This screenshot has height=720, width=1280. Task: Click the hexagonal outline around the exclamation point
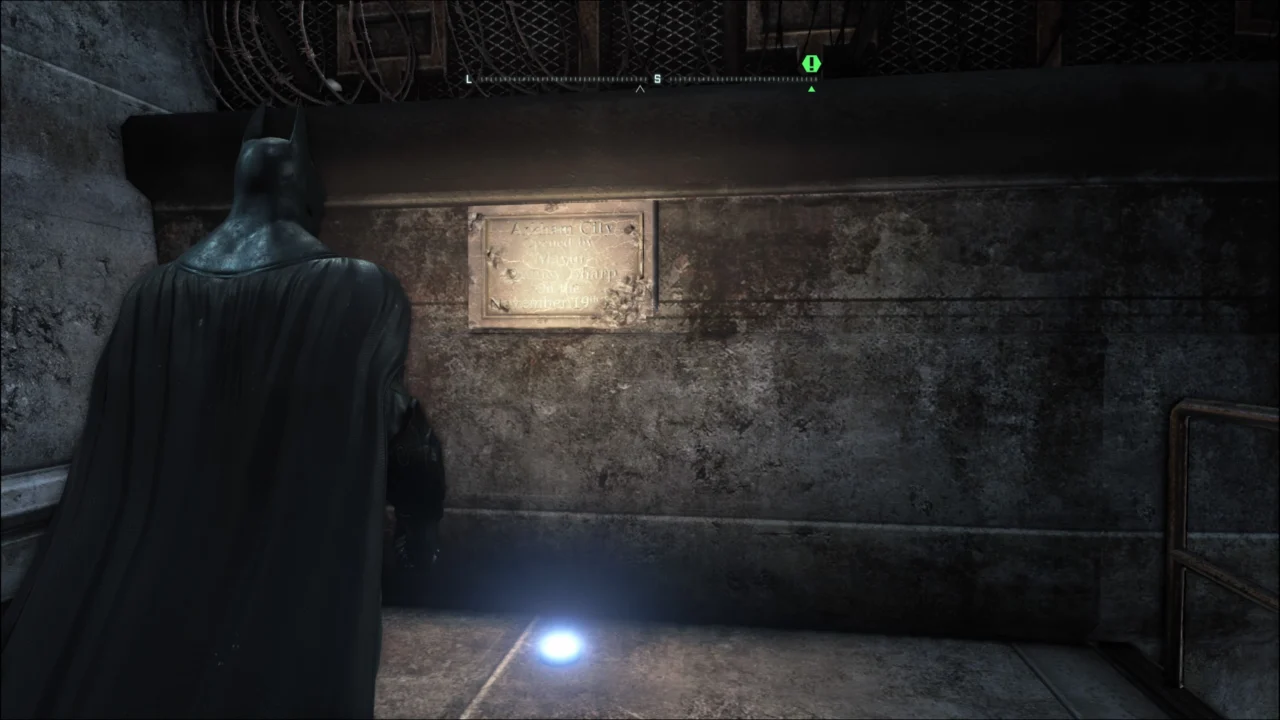811,64
